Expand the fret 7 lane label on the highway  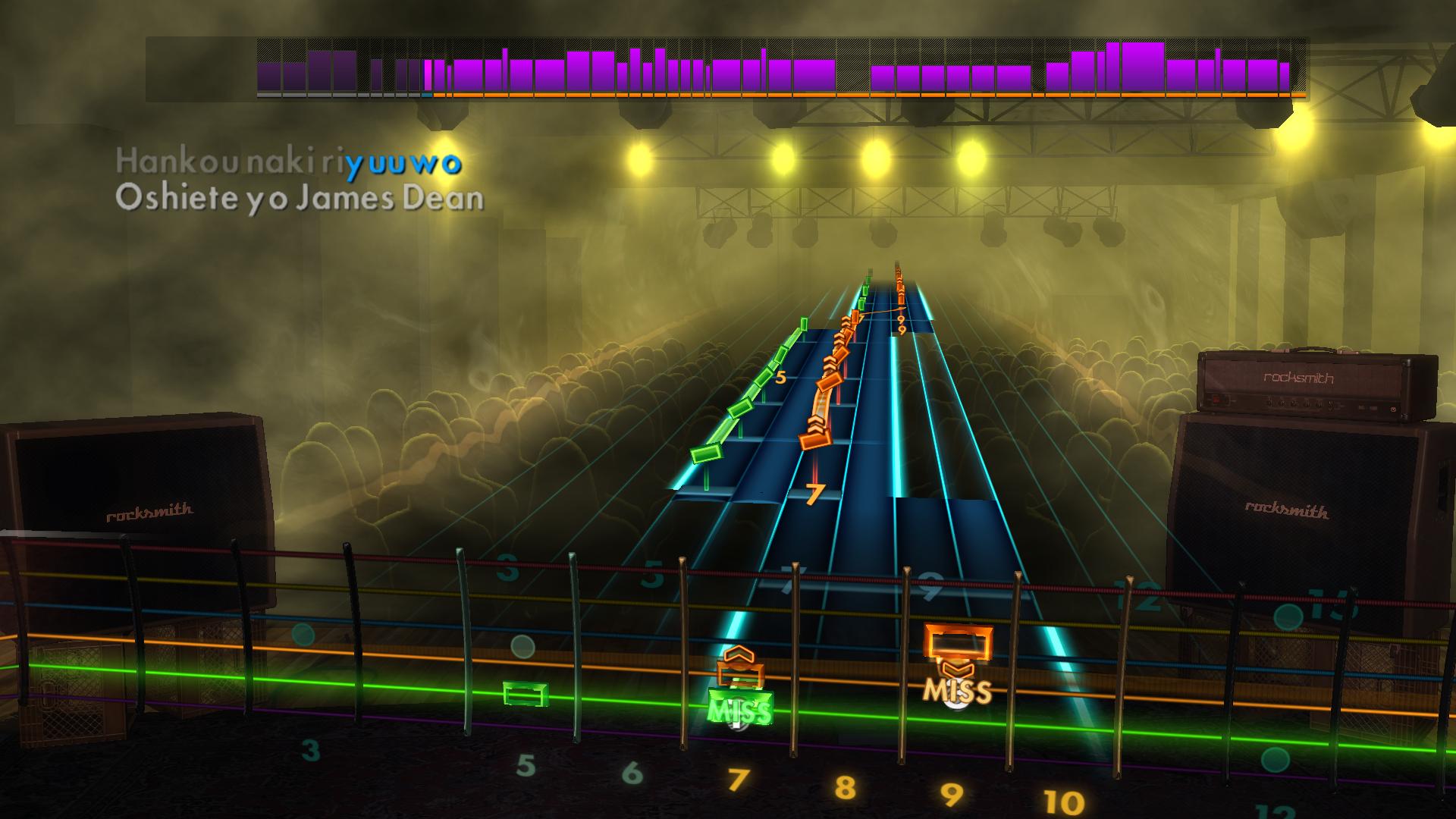(x=817, y=493)
